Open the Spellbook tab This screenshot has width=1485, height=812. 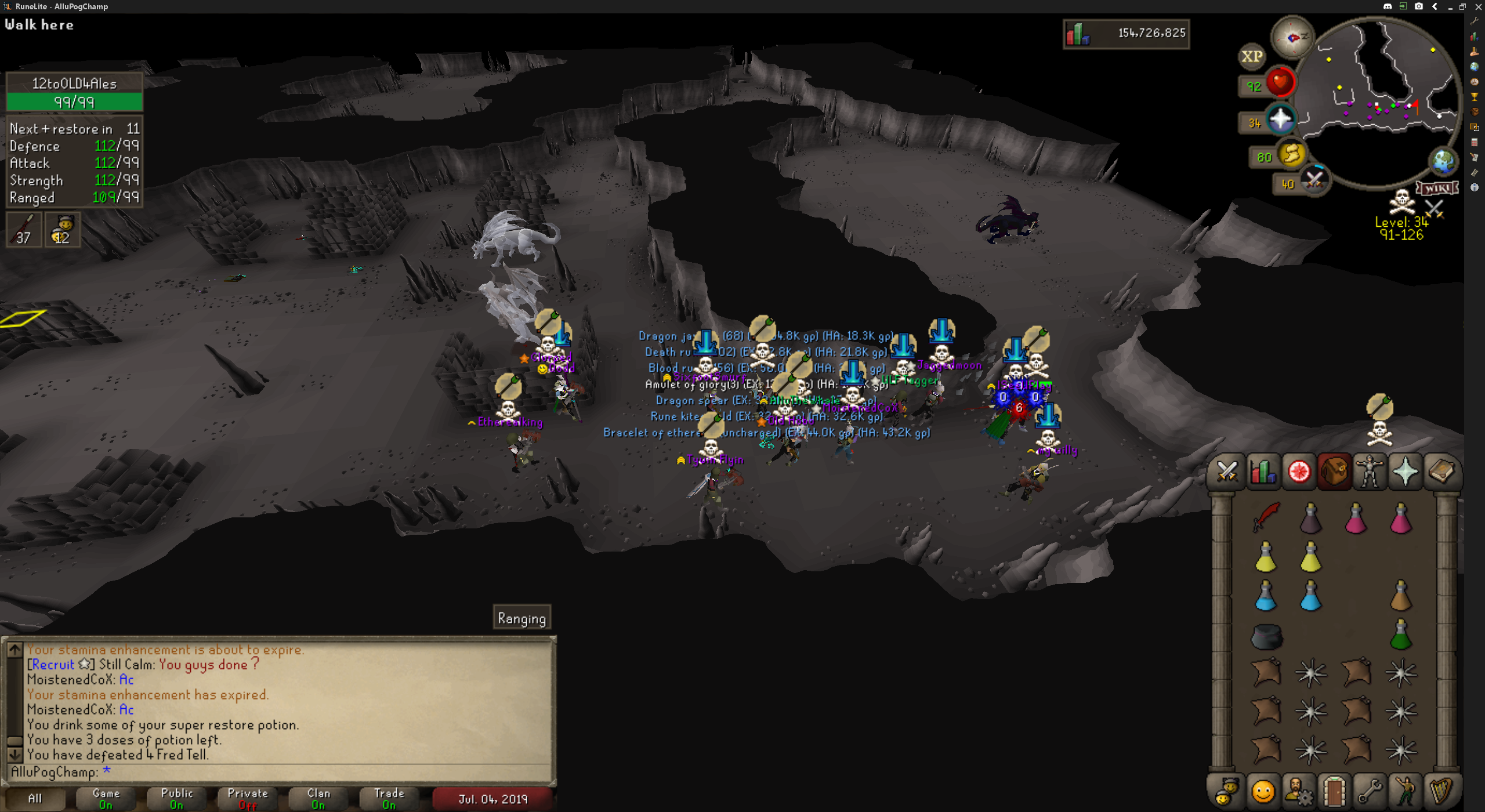pos(1441,472)
